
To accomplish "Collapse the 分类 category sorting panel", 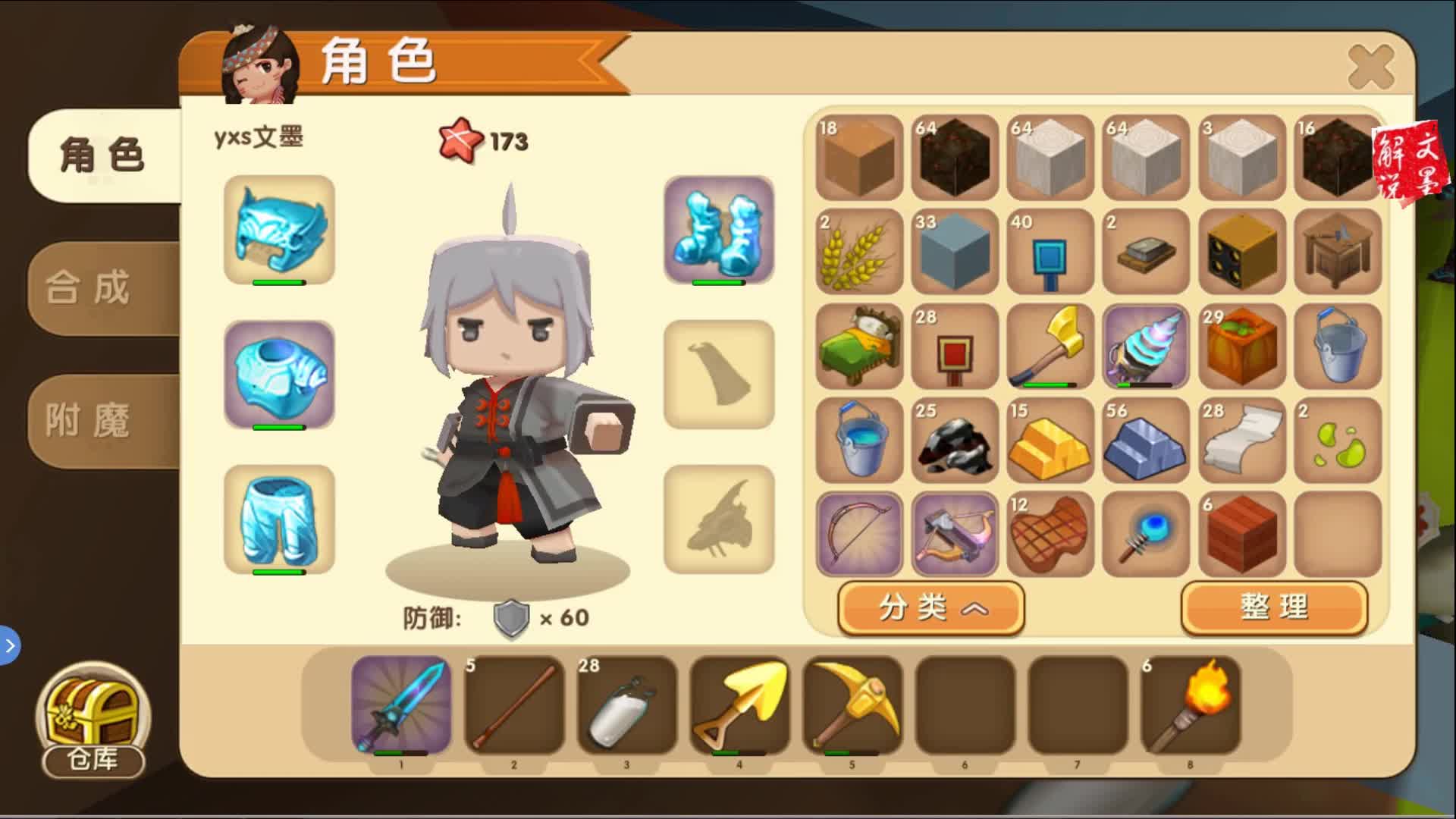I will click(931, 608).
